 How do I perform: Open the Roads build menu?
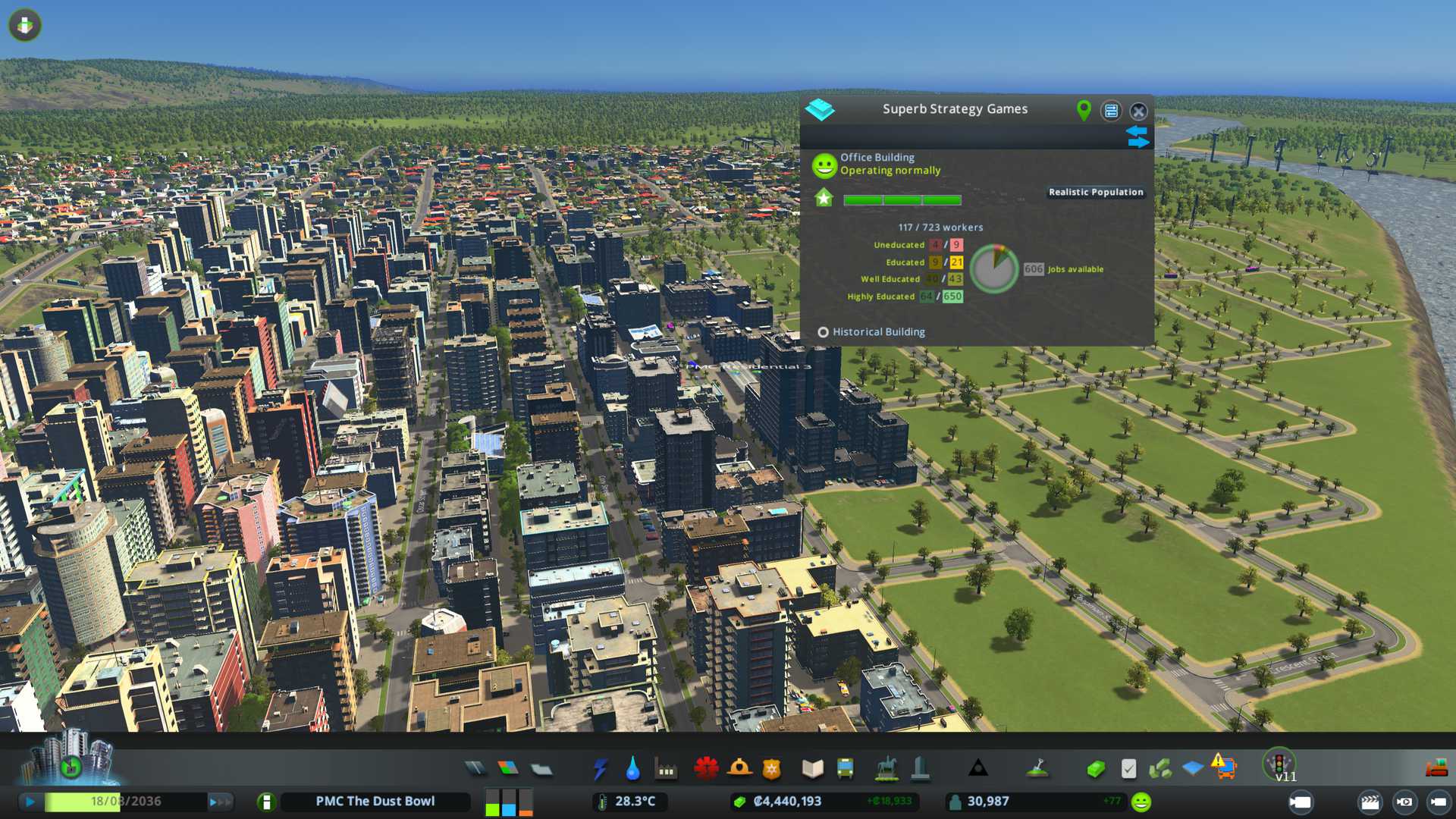pos(475,769)
